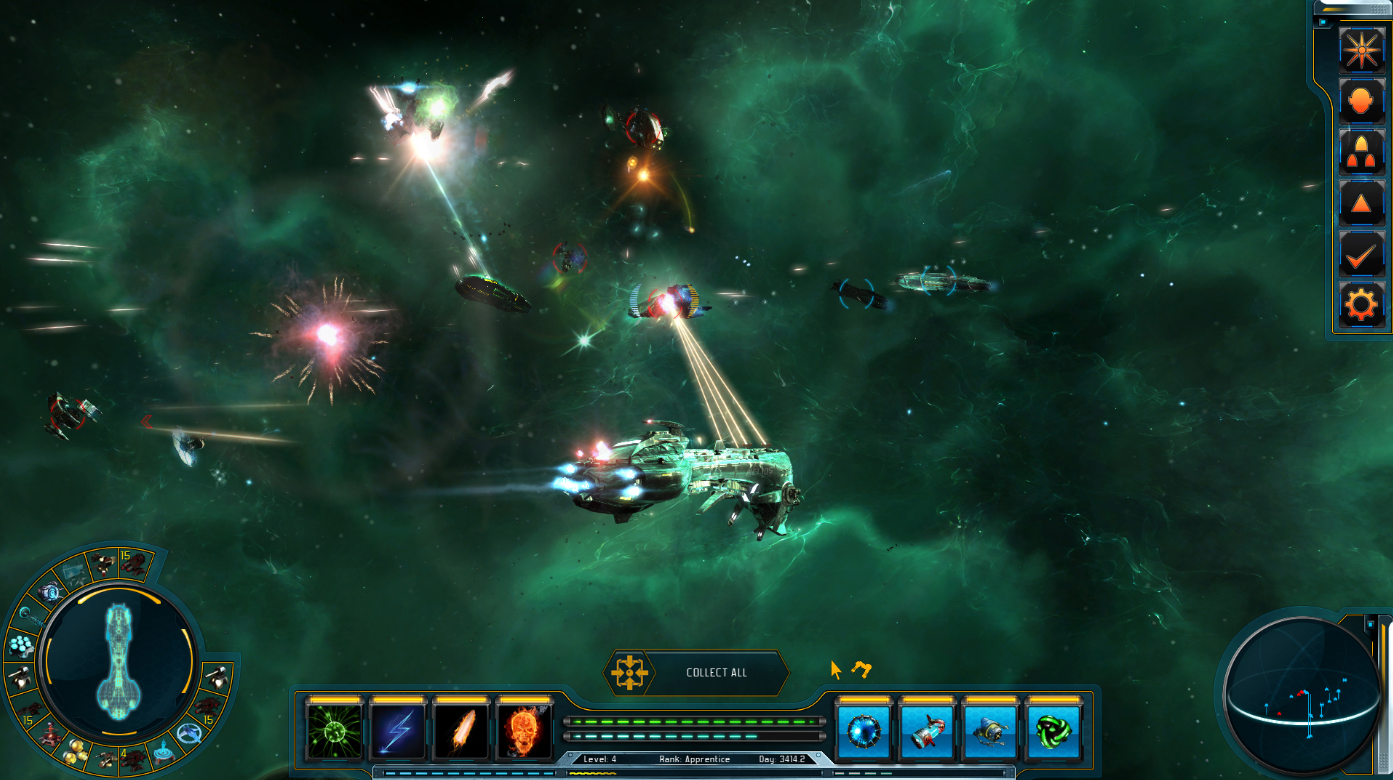
Task: Click the rockets icon in the right sidebar
Action: pyautogui.click(x=1360, y=151)
